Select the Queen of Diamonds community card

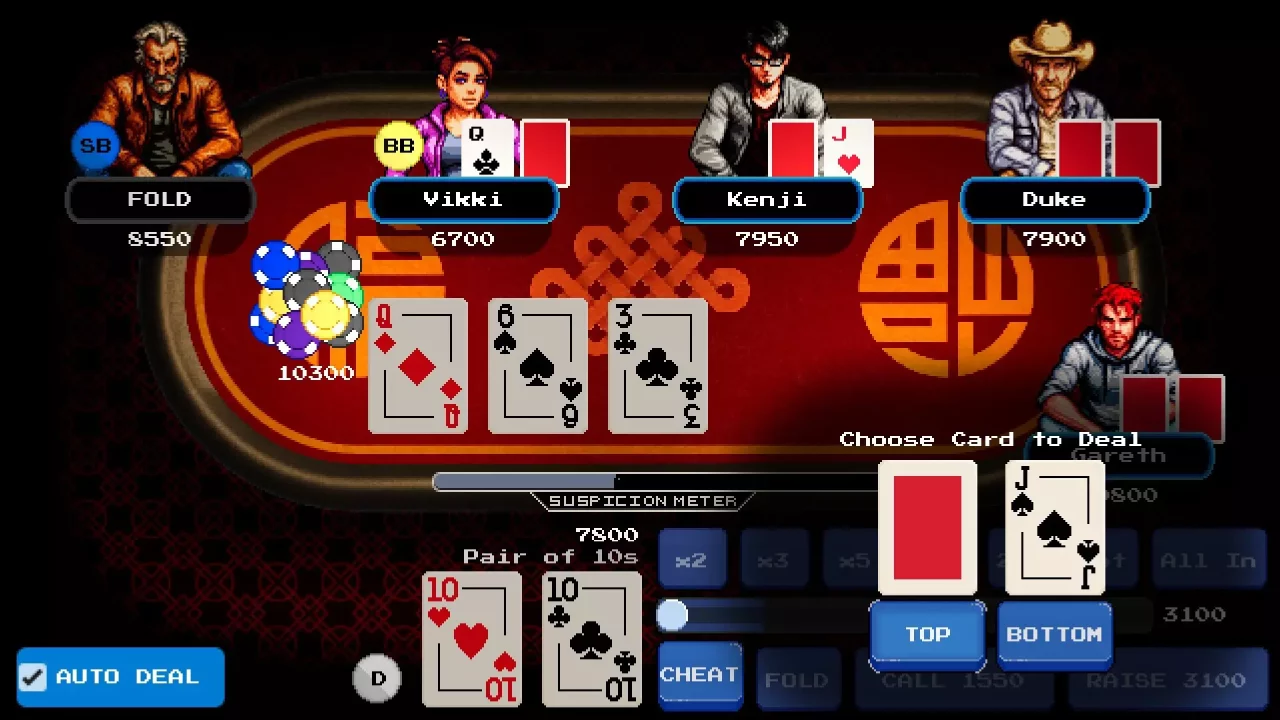point(418,367)
